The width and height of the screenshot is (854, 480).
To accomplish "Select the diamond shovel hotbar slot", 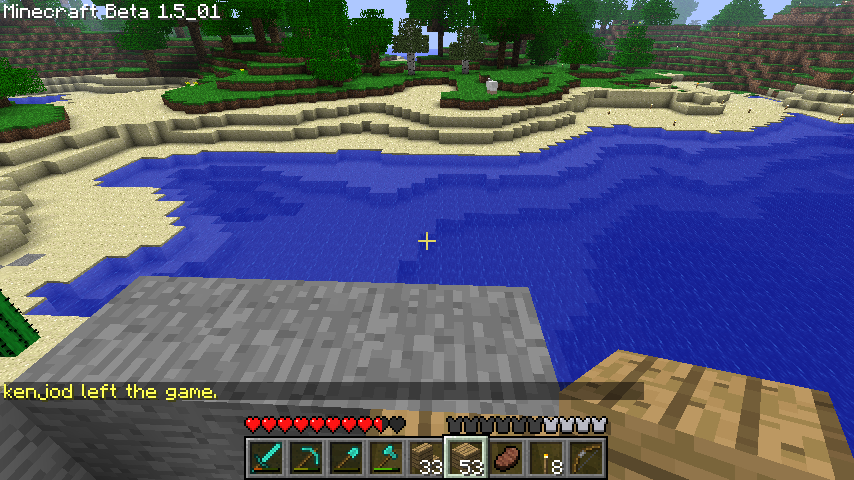I will click(x=346, y=458).
